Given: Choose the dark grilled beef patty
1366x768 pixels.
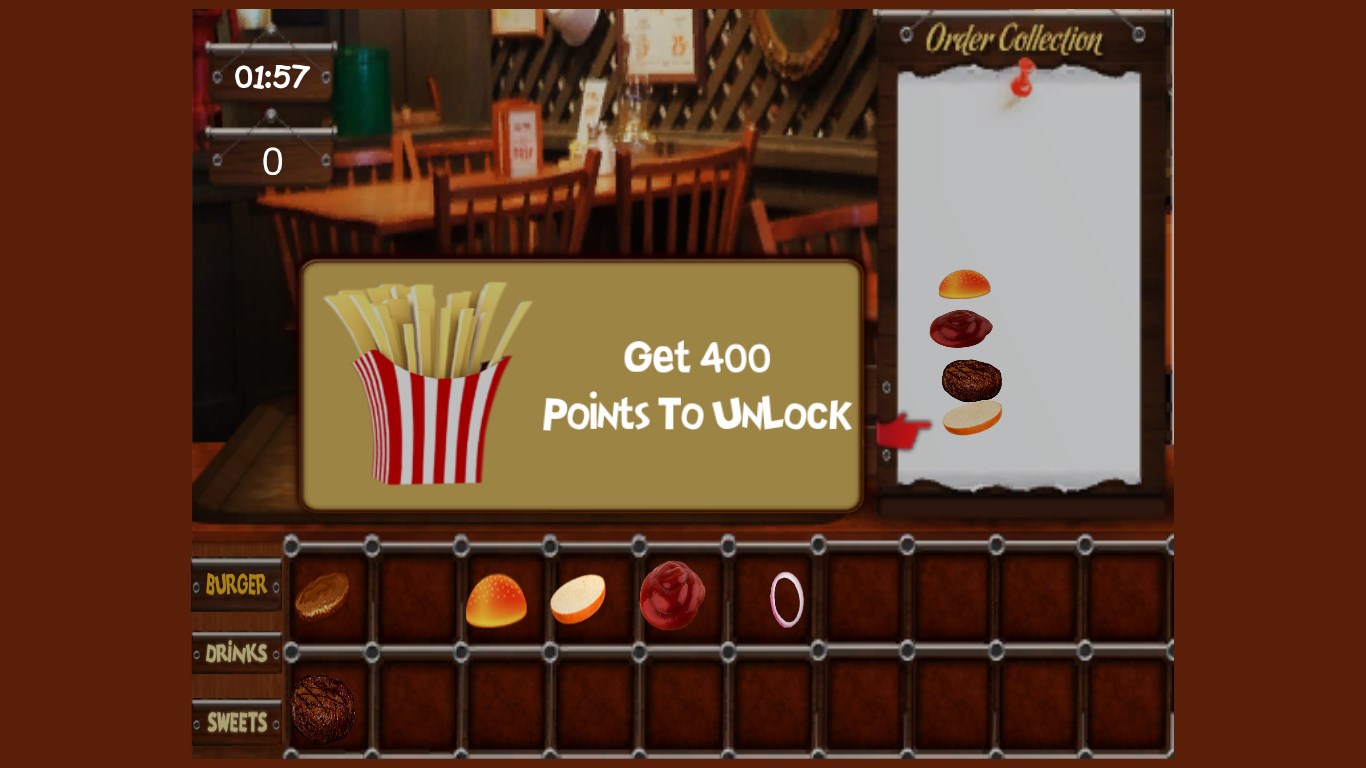Looking at the screenshot, I should pos(323,709).
